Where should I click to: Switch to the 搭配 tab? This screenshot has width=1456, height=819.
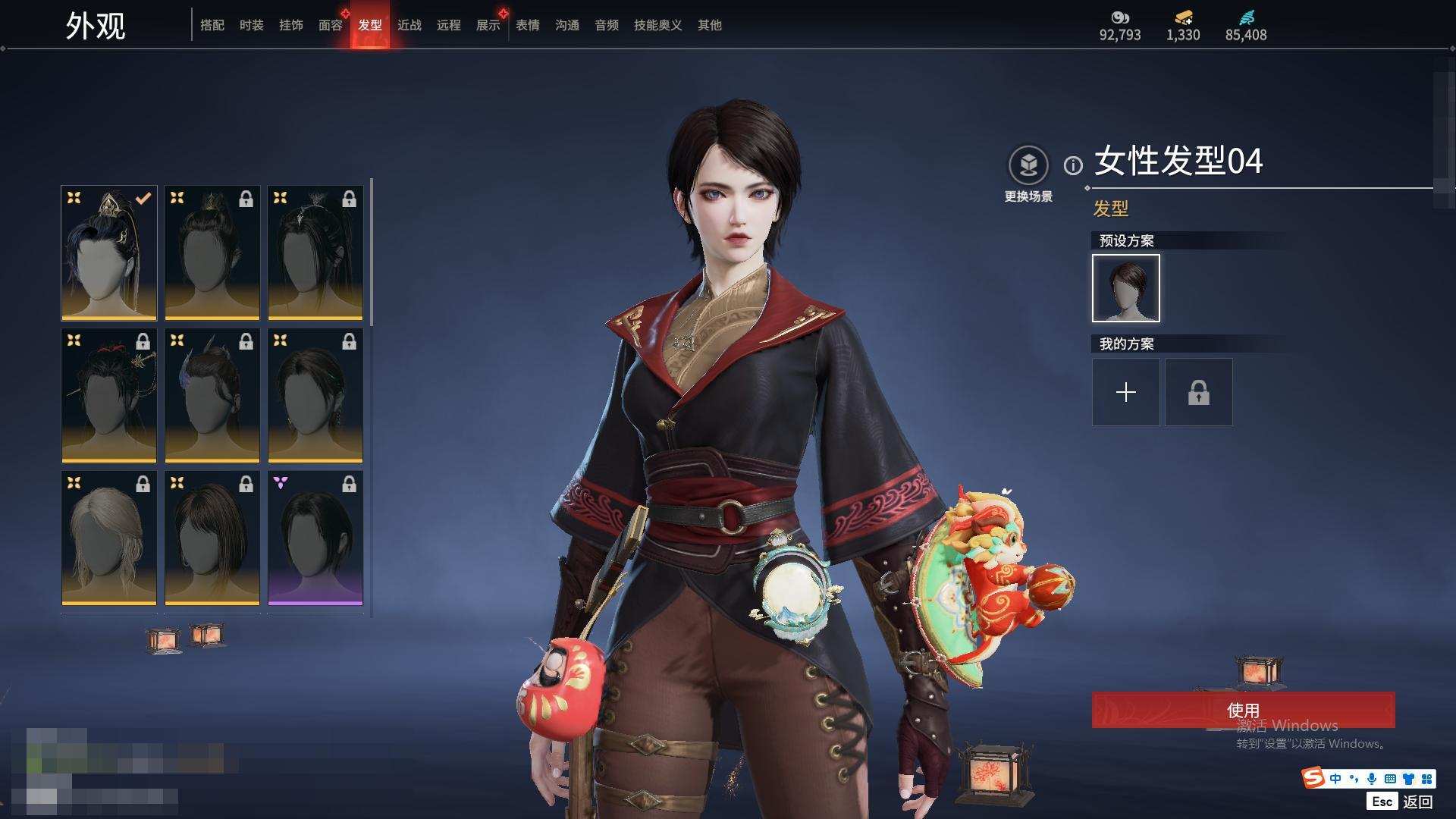(212, 25)
